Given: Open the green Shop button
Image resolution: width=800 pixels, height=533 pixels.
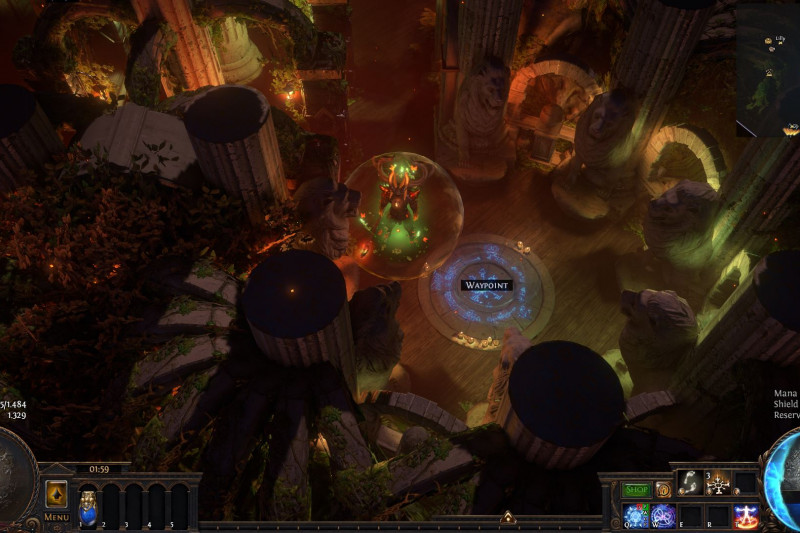Looking at the screenshot, I should pyautogui.click(x=637, y=490).
